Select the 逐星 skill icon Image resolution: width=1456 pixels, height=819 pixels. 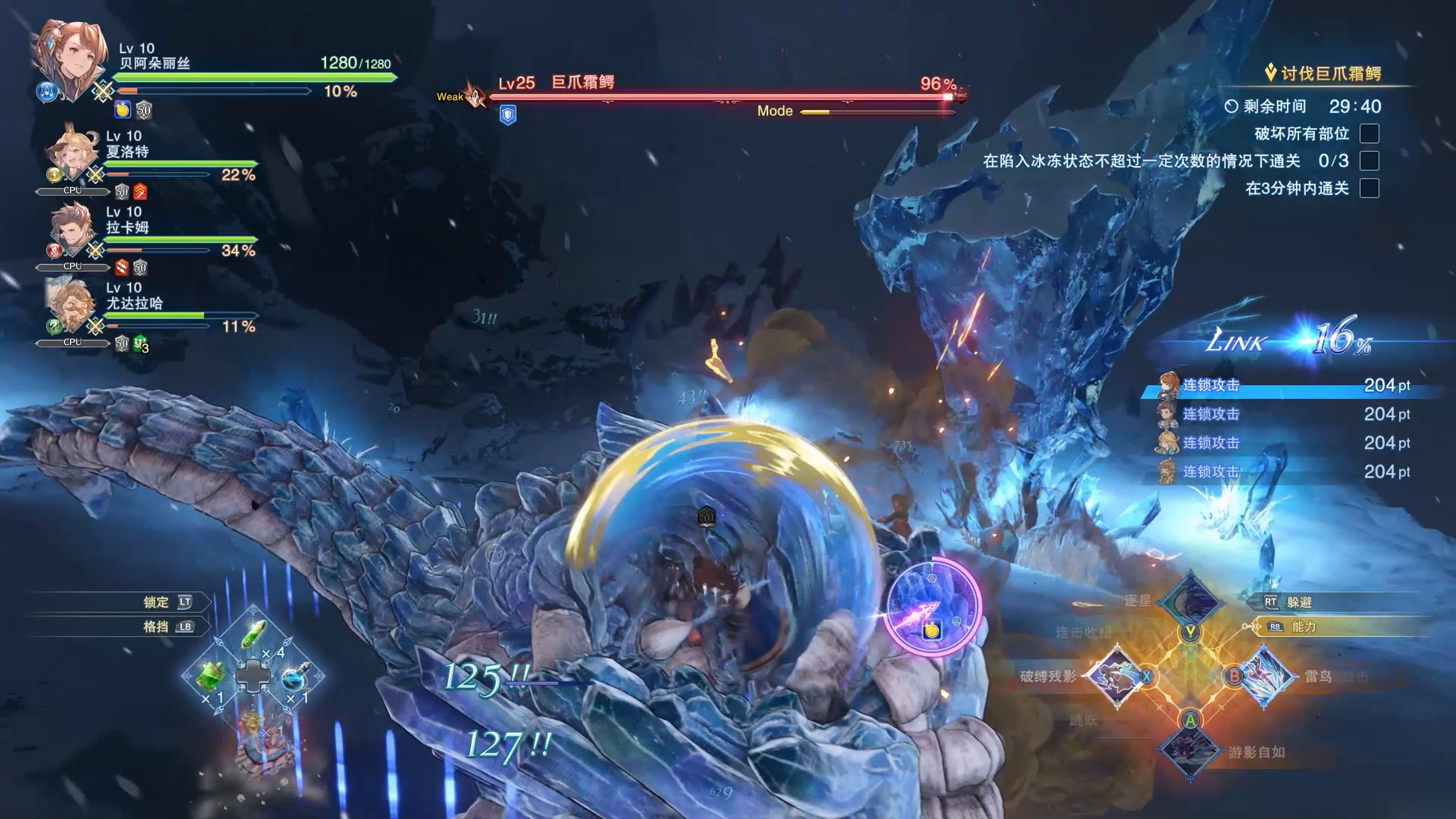coord(1190,600)
